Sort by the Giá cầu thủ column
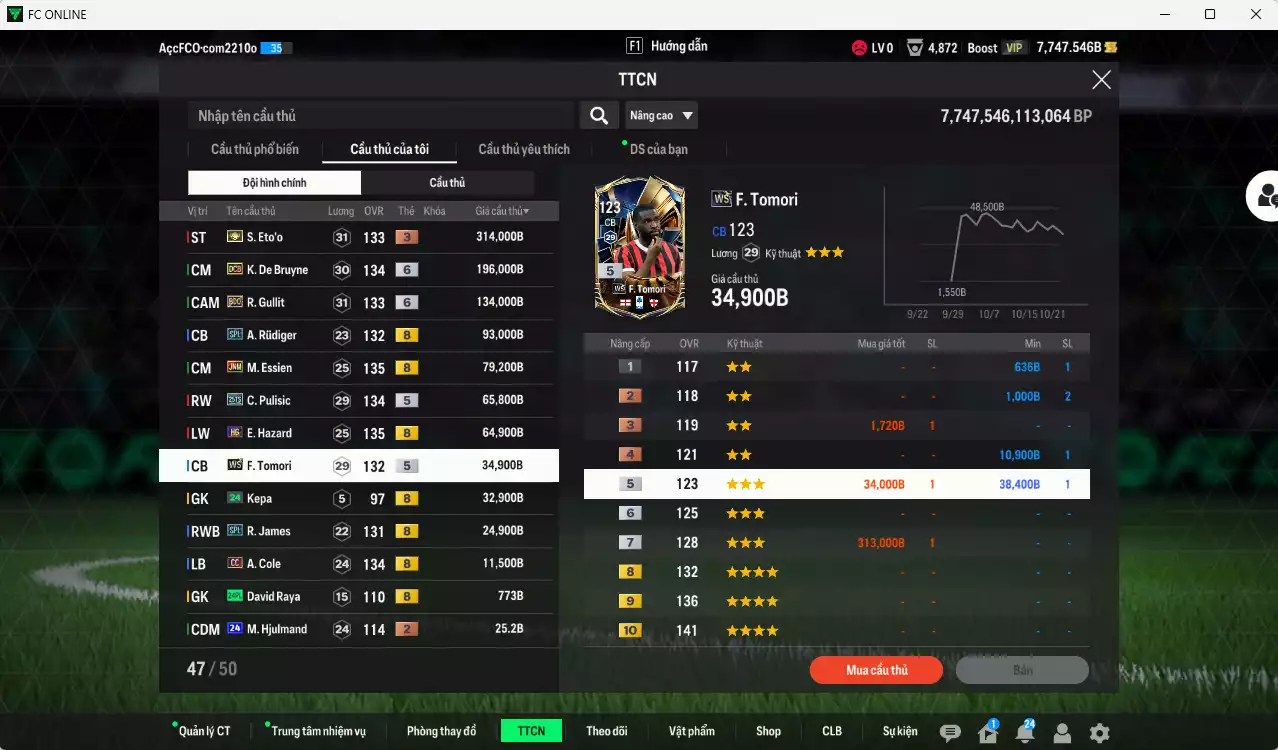1278x750 pixels. coord(502,211)
